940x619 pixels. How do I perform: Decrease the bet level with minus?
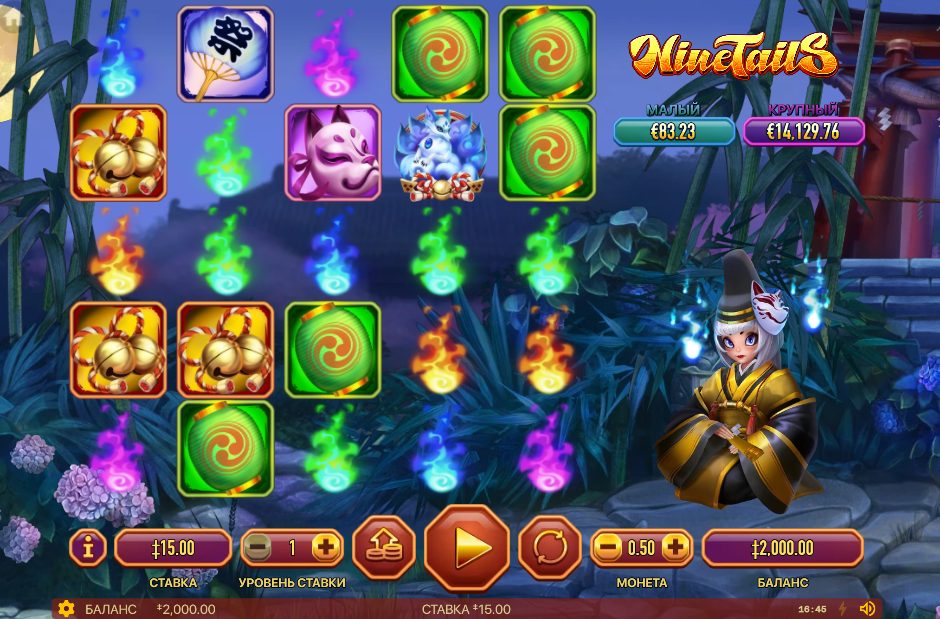tap(258, 547)
